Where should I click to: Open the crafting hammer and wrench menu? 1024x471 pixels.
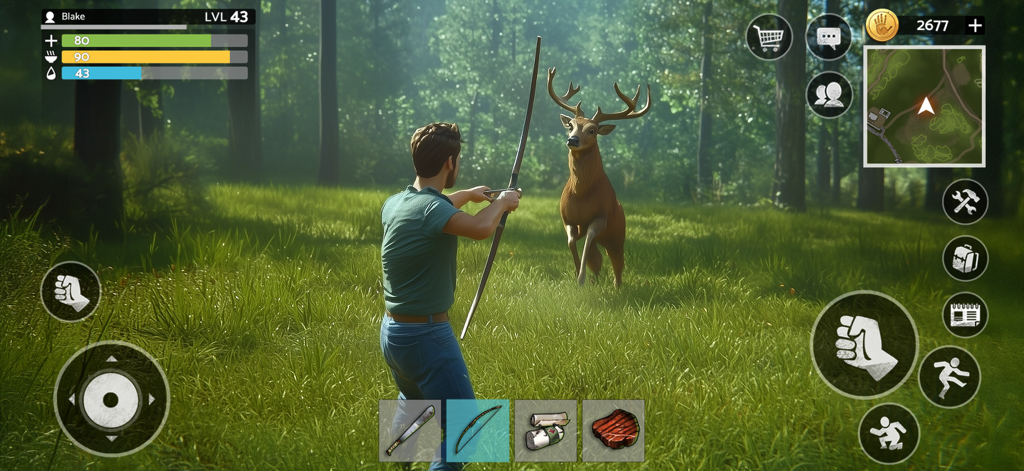click(x=965, y=202)
